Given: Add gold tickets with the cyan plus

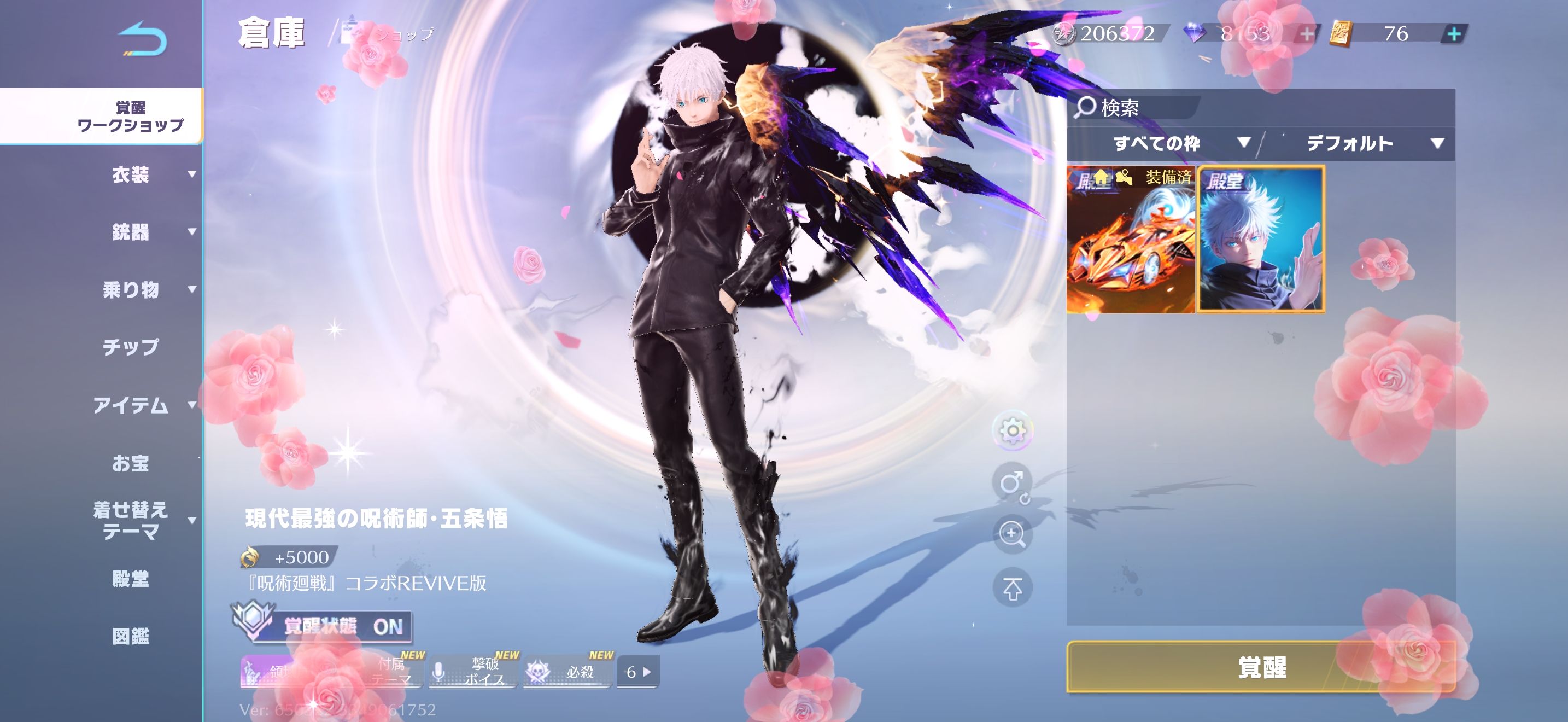Looking at the screenshot, I should [1454, 34].
